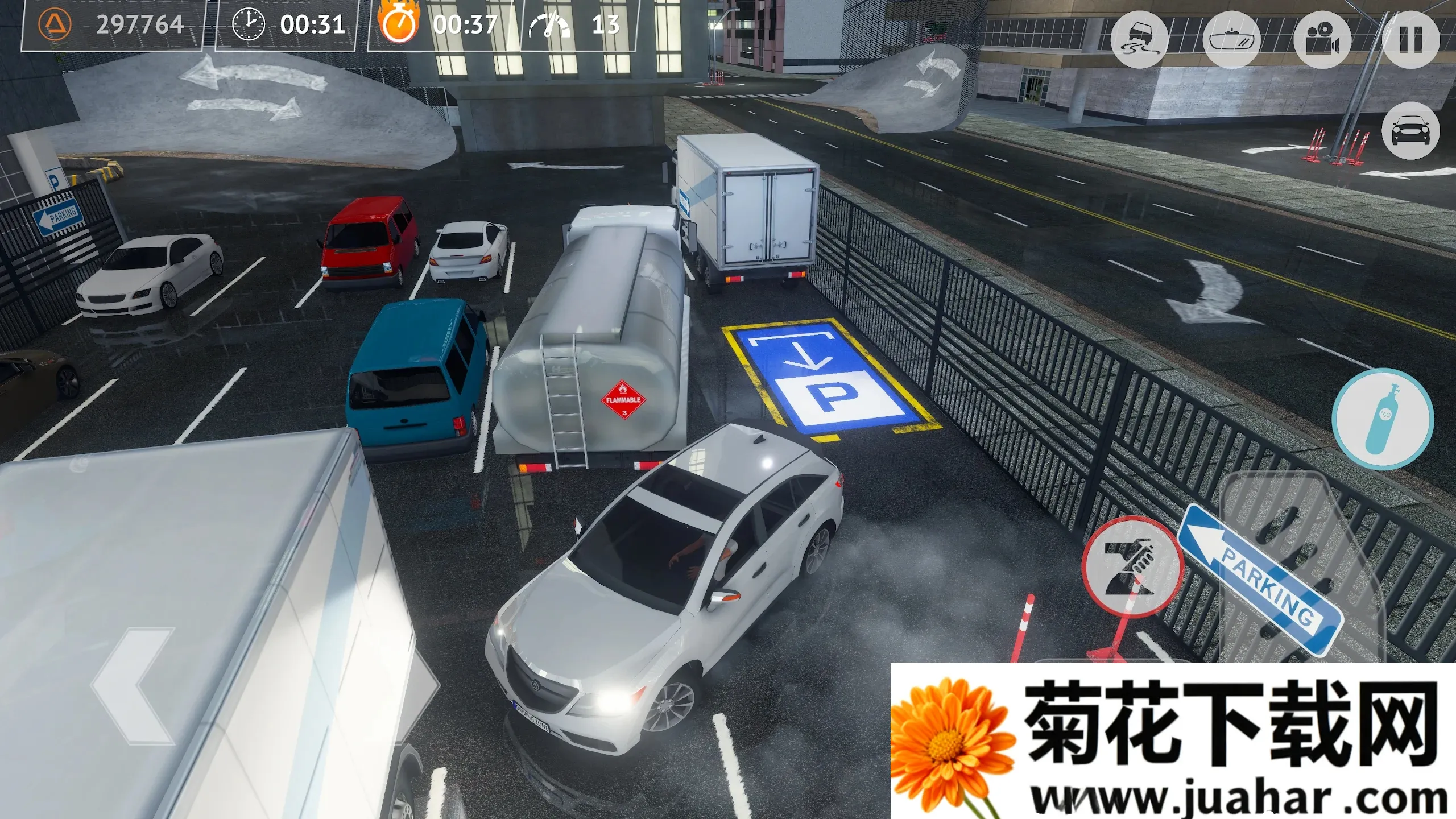Click the clock icon beside 00:31
This screenshot has width=1456, height=819.
(x=250, y=25)
